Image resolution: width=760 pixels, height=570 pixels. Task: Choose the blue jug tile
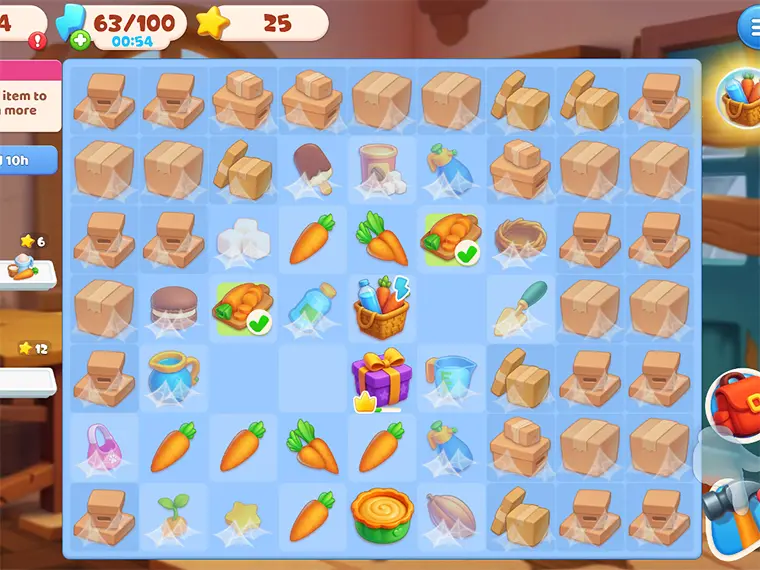172,377
